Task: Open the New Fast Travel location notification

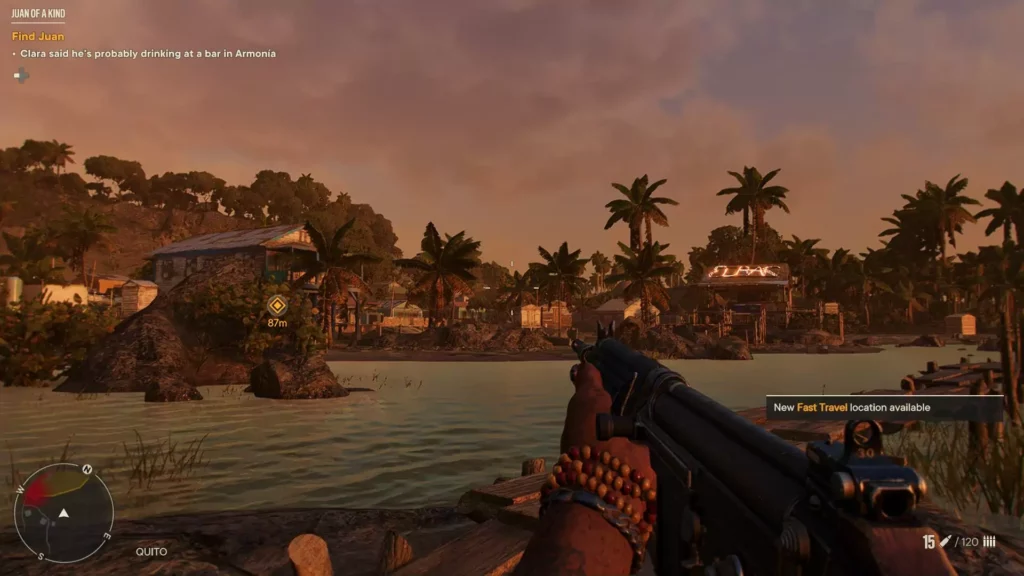Action: click(x=884, y=408)
